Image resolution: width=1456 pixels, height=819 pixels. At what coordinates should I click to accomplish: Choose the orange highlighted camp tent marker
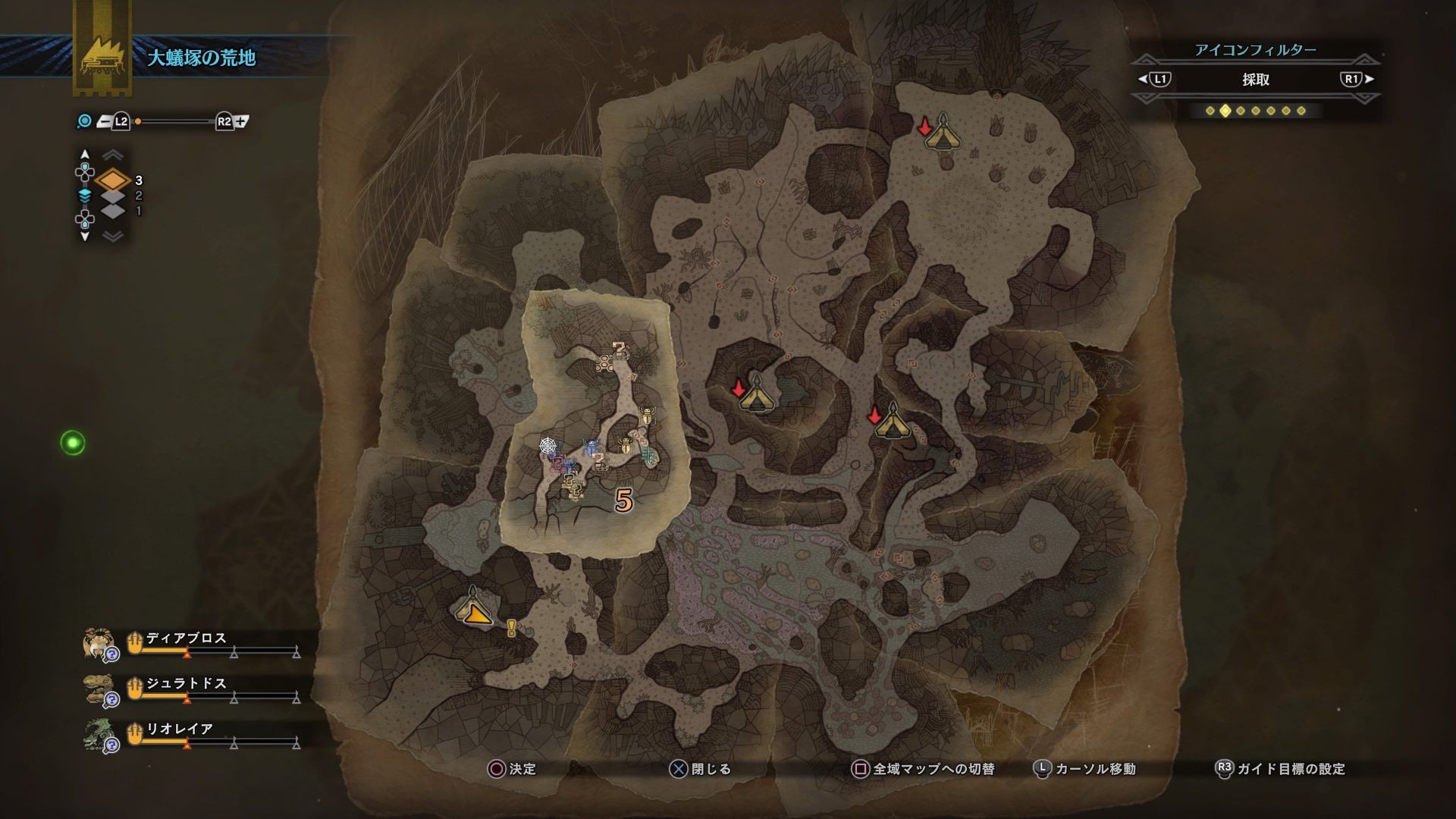point(475,608)
